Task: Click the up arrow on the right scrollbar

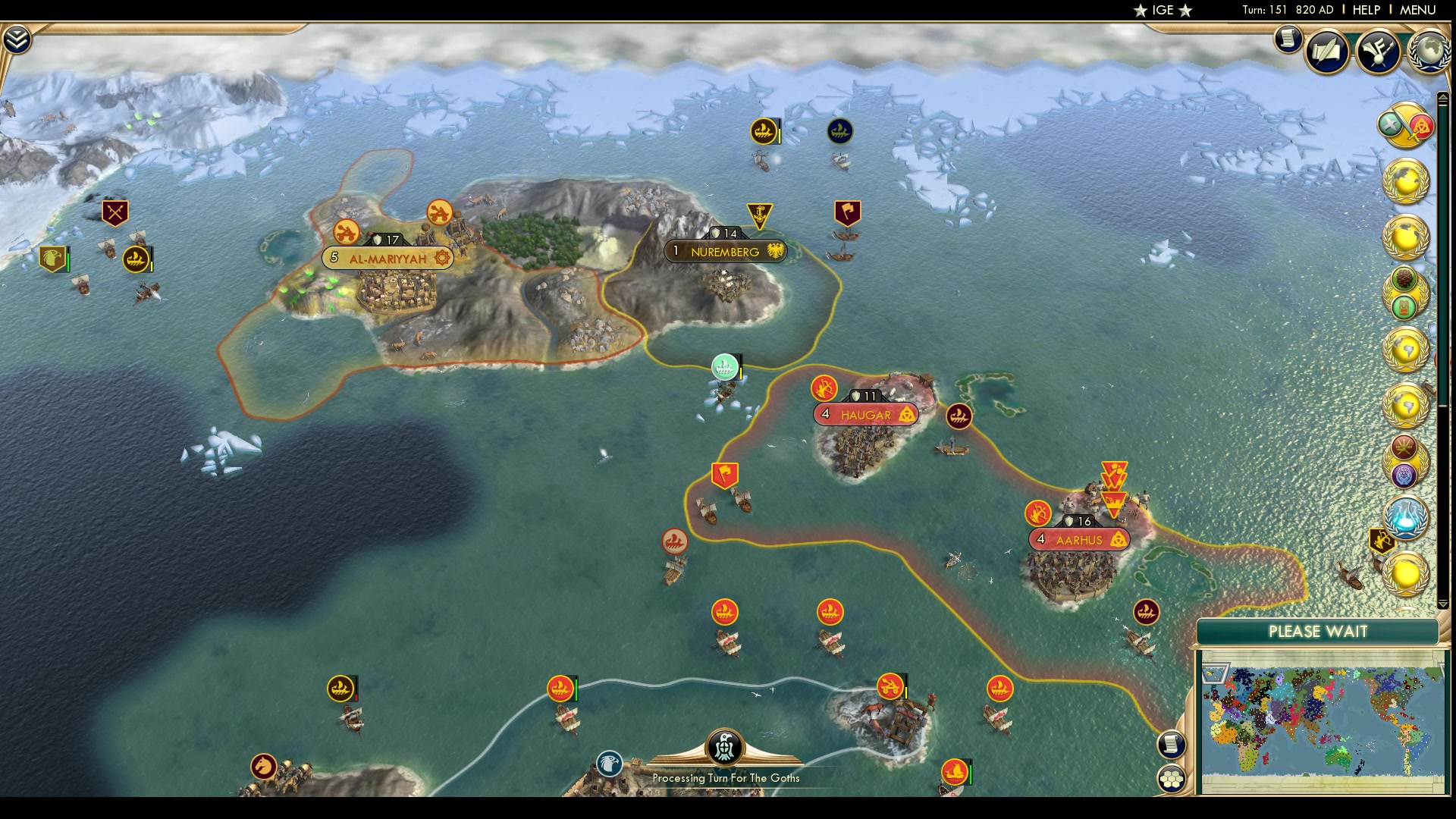Action: click(1442, 96)
